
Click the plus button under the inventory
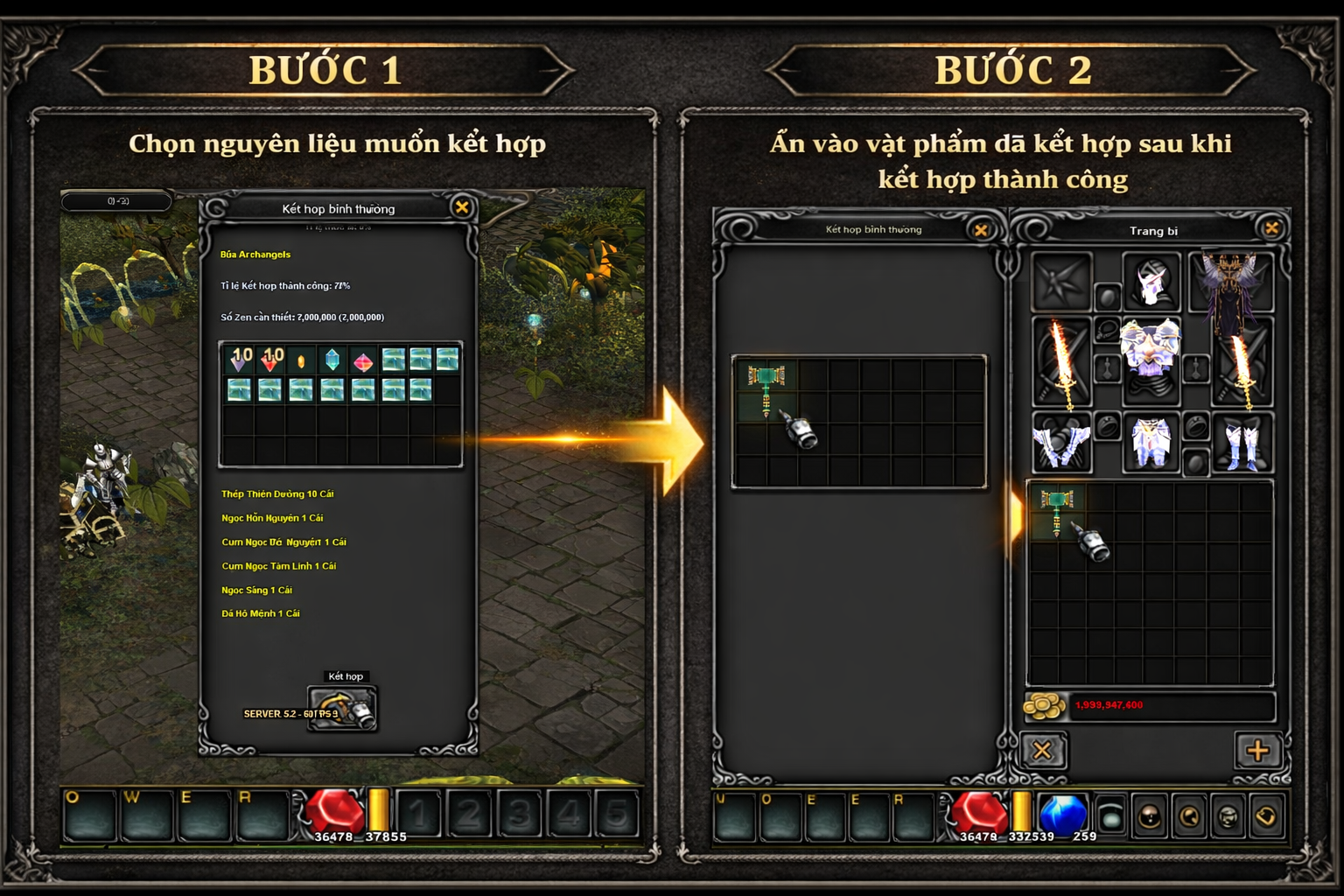click(1257, 750)
